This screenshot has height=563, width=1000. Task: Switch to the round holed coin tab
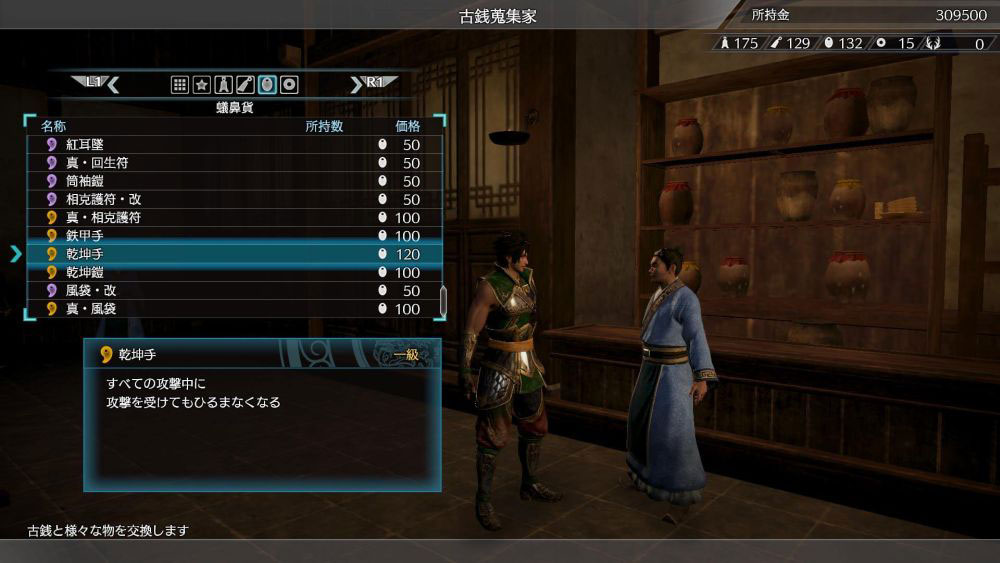point(289,85)
